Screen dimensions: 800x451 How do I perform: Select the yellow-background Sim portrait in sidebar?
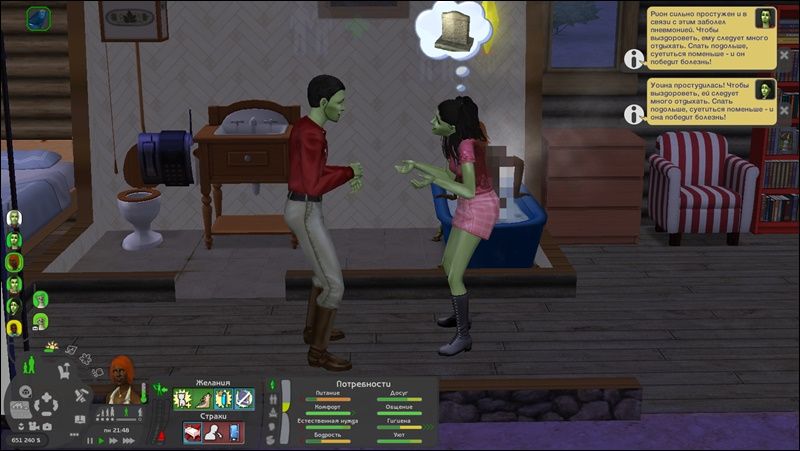(15, 327)
